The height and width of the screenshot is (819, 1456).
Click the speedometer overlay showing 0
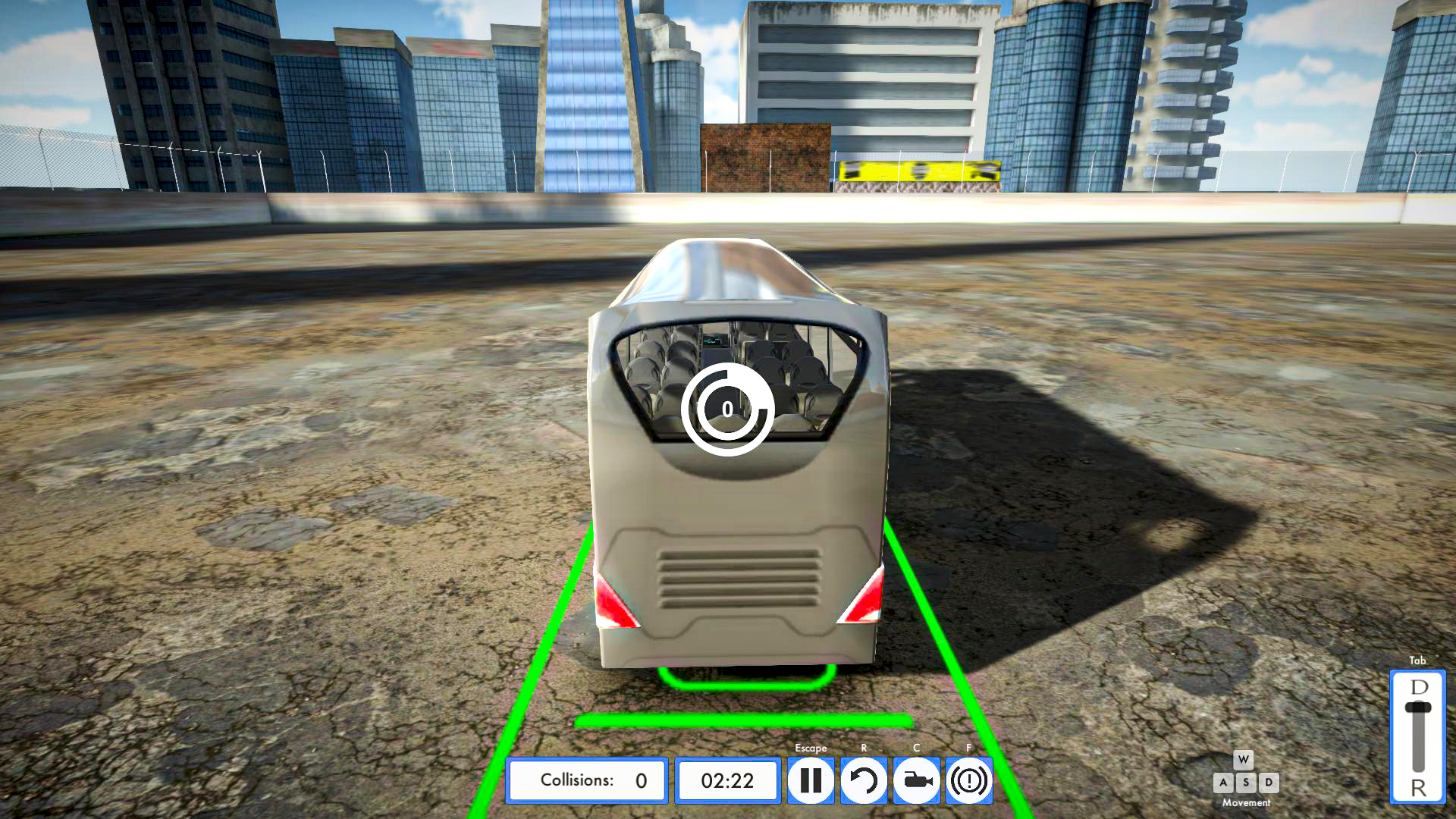727,408
